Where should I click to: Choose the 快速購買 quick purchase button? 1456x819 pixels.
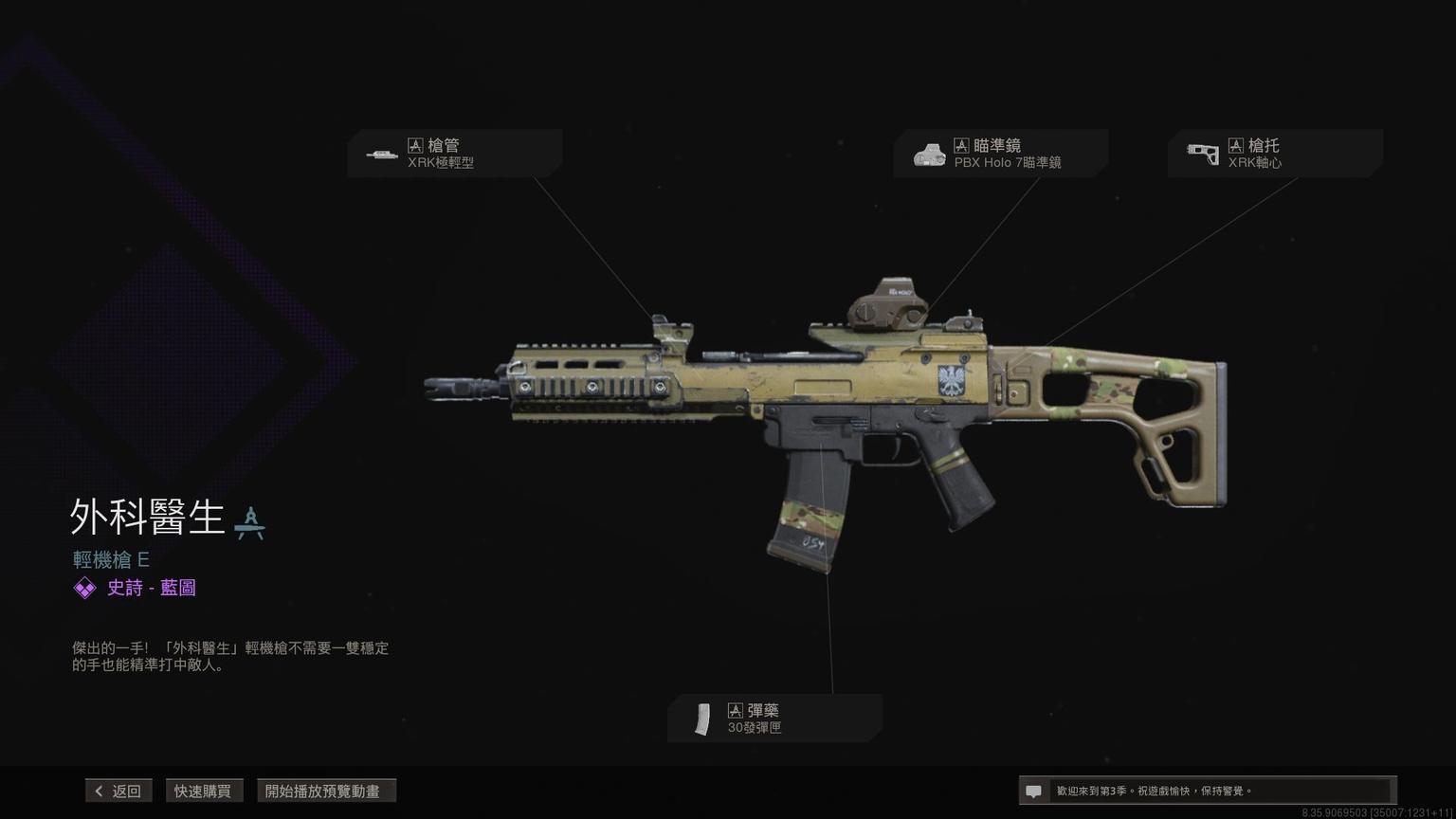click(x=203, y=791)
